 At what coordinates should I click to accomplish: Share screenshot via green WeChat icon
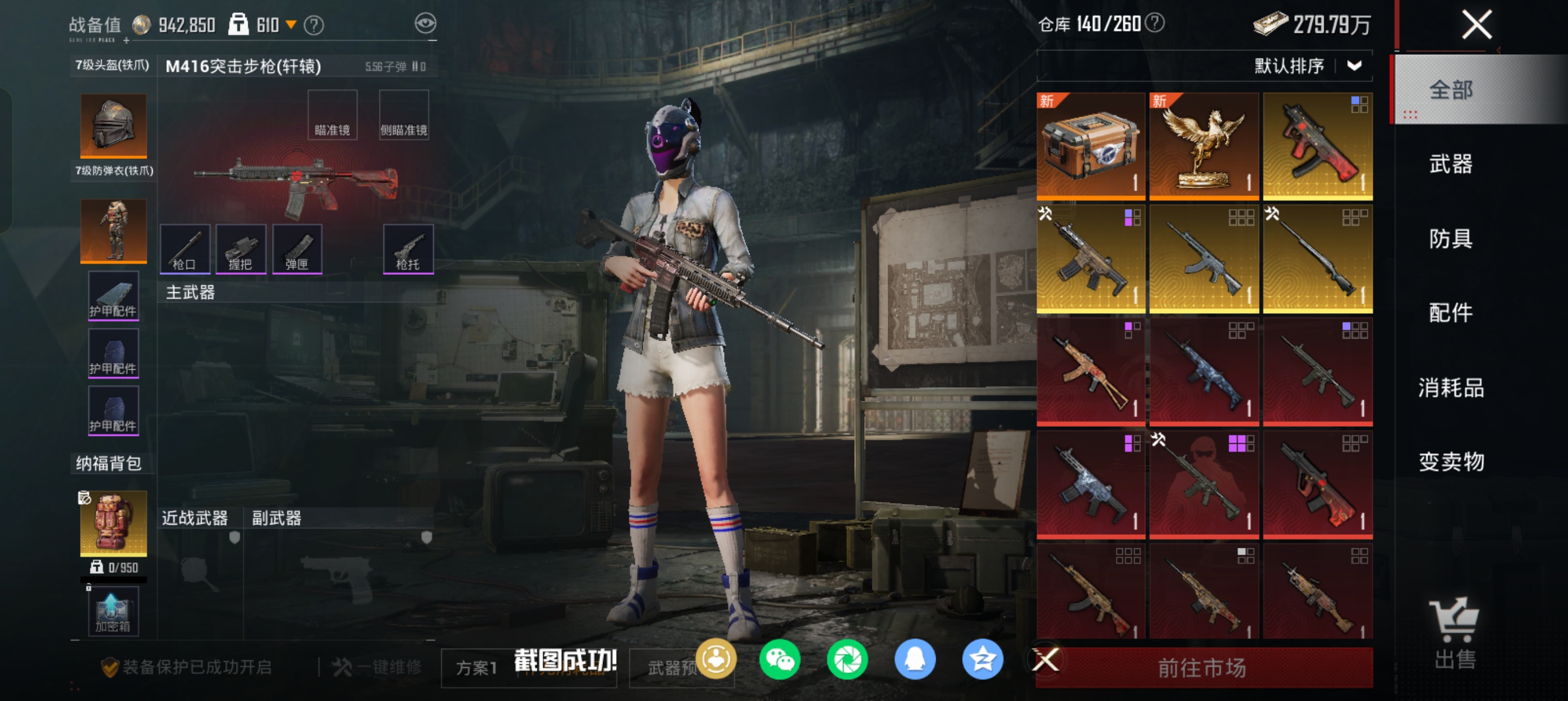[779, 660]
